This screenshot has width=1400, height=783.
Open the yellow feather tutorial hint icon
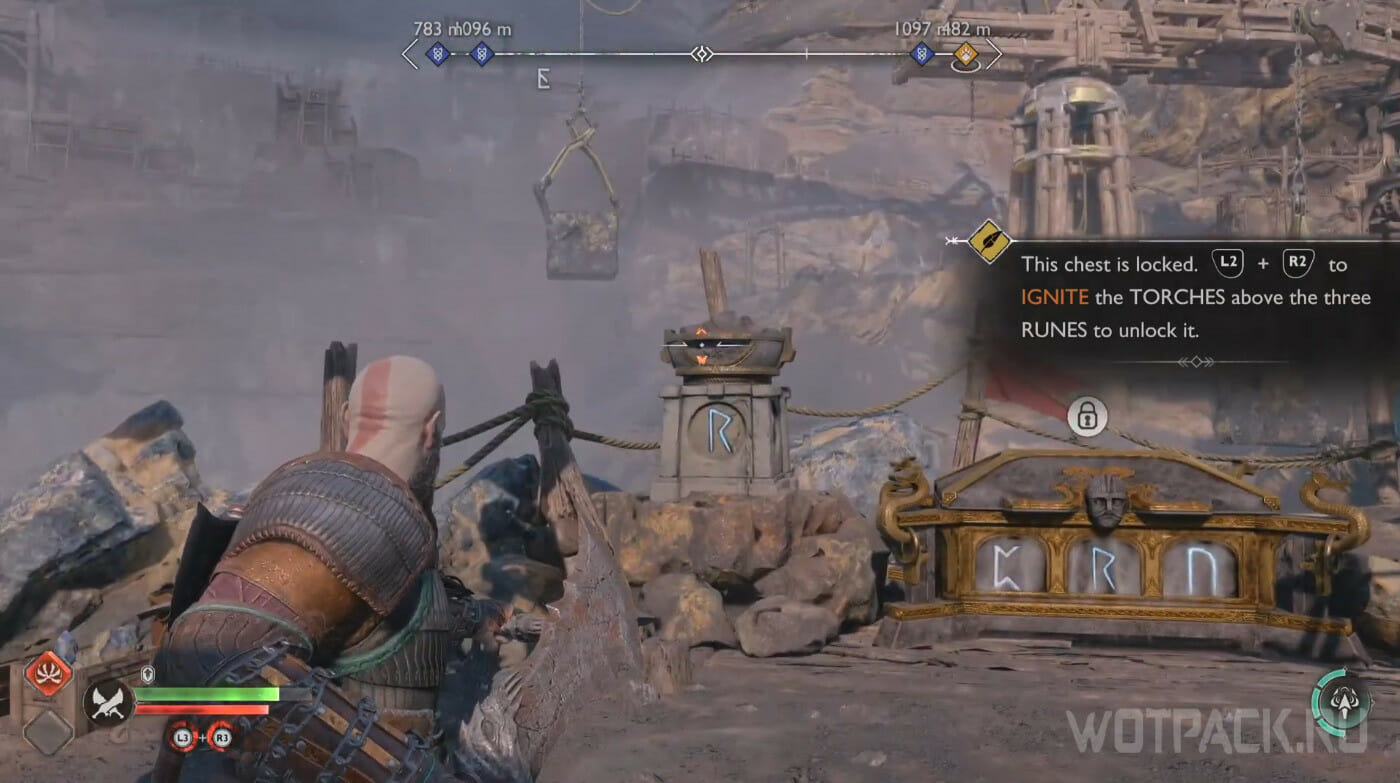[x=988, y=241]
